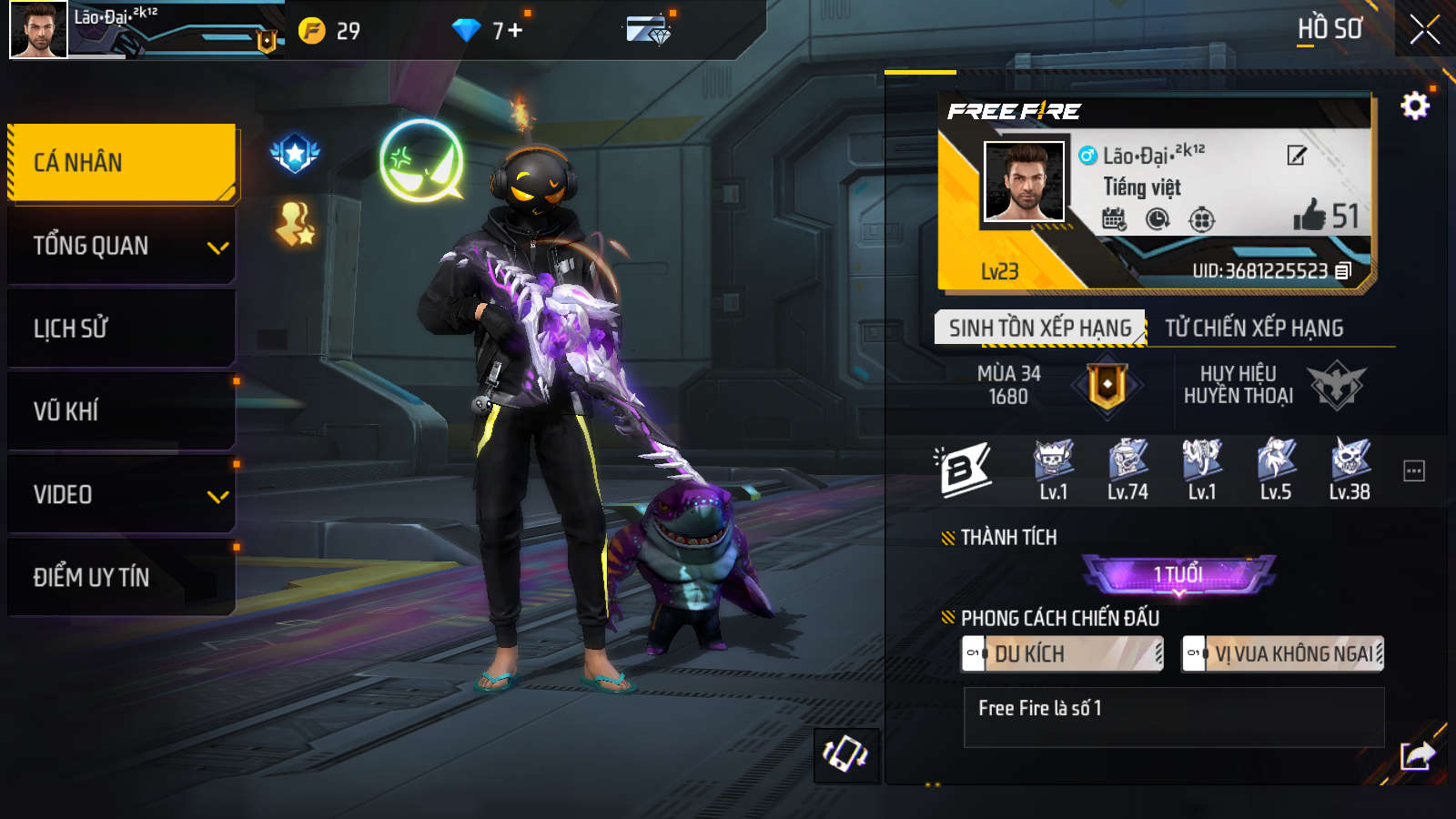Screen dimensions: 1456x819
Task: Open the VŨ KHÍ tab
Action: [x=122, y=411]
